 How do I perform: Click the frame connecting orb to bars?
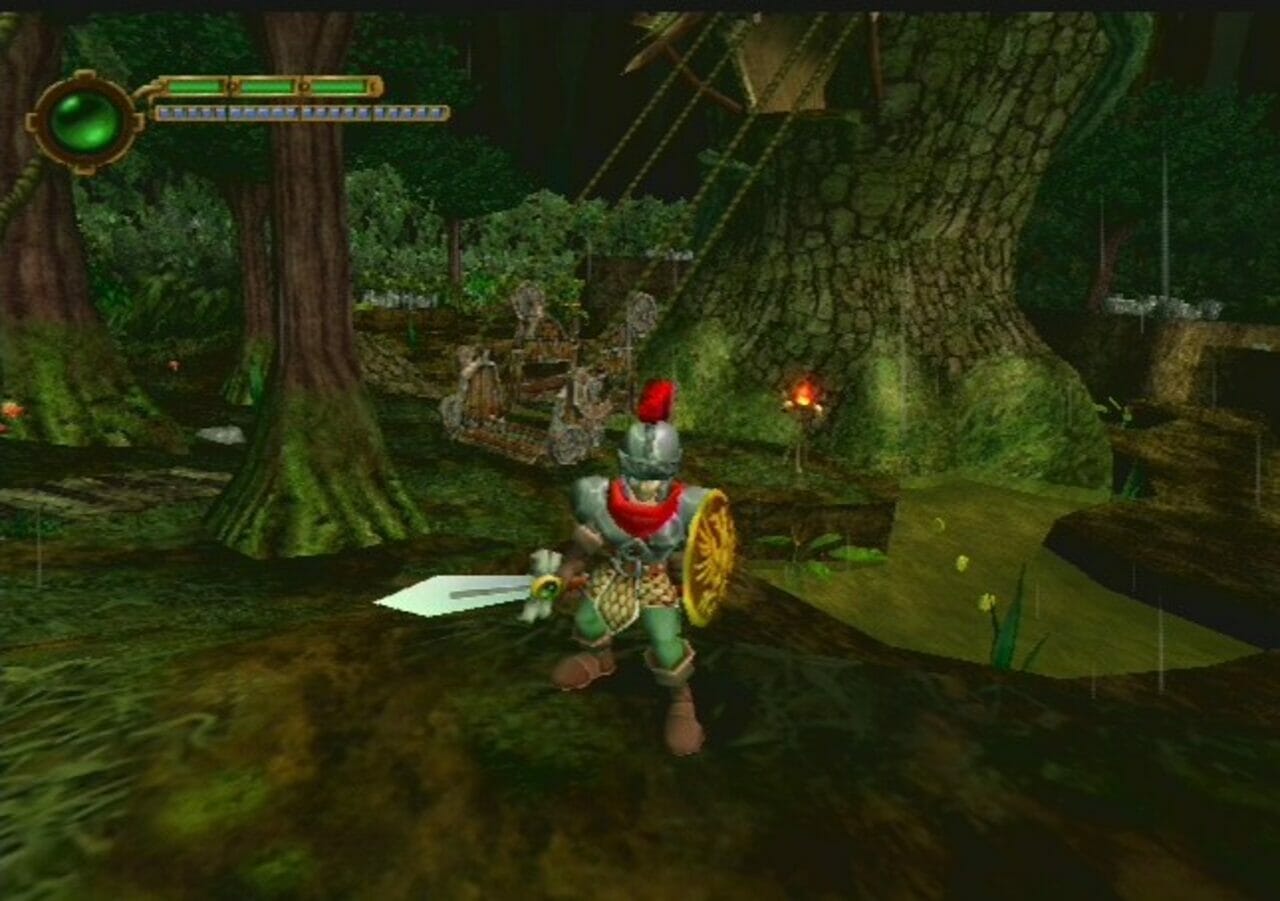pyautogui.click(x=140, y=100)
